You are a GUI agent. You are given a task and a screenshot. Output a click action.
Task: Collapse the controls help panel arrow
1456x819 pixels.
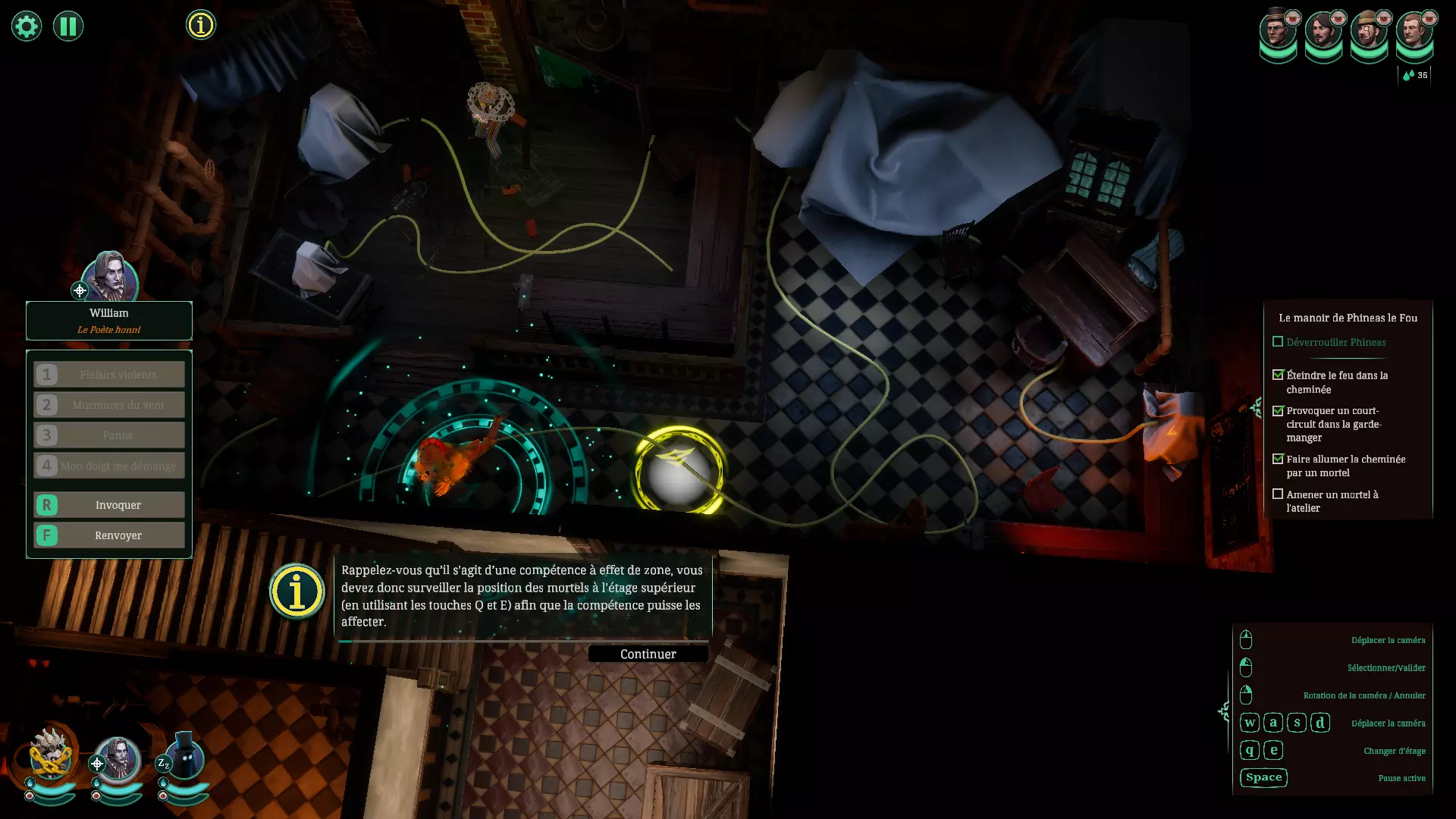coord(1223,711)
